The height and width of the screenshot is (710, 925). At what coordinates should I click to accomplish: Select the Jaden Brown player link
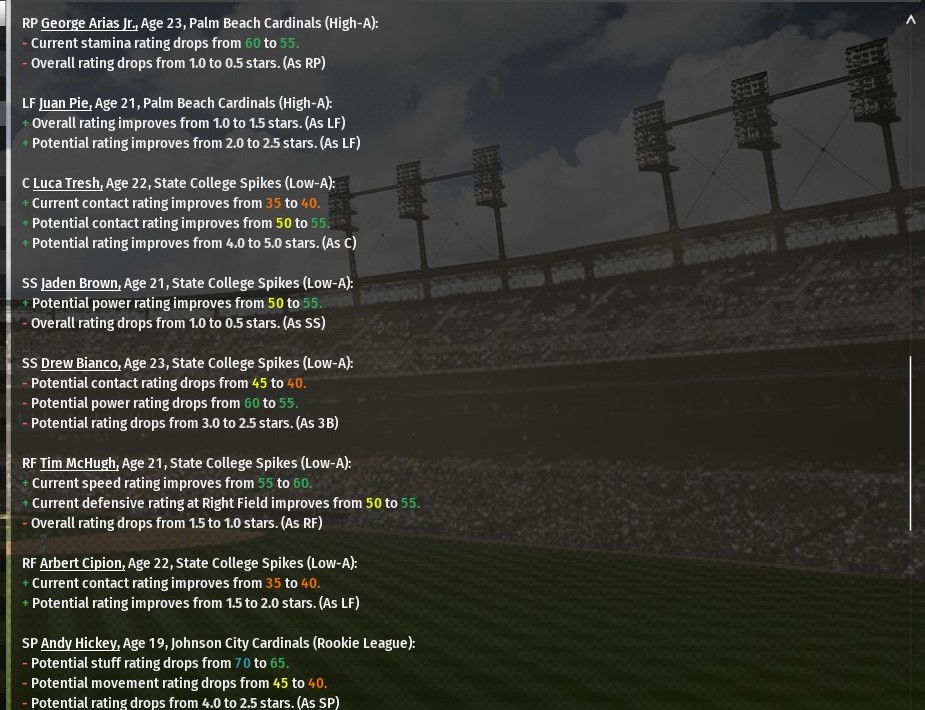80,283
